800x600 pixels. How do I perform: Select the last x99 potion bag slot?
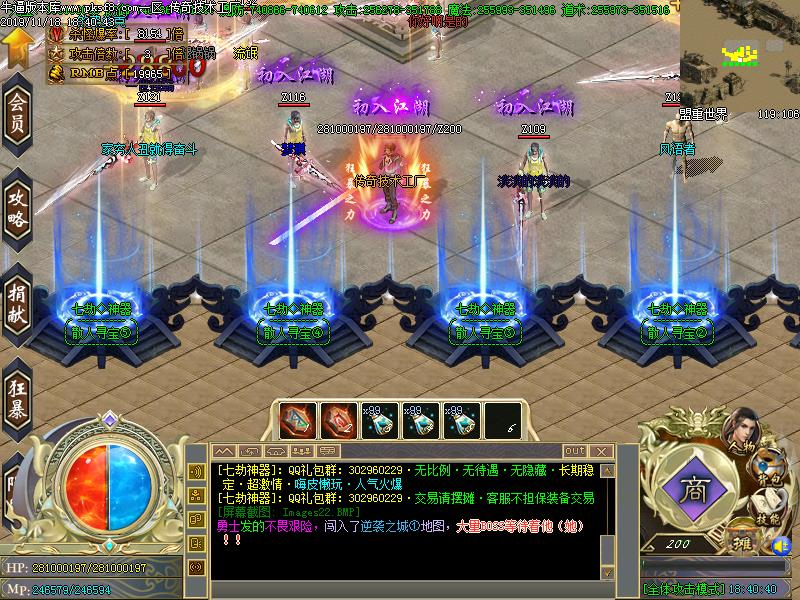click(463, 420)
